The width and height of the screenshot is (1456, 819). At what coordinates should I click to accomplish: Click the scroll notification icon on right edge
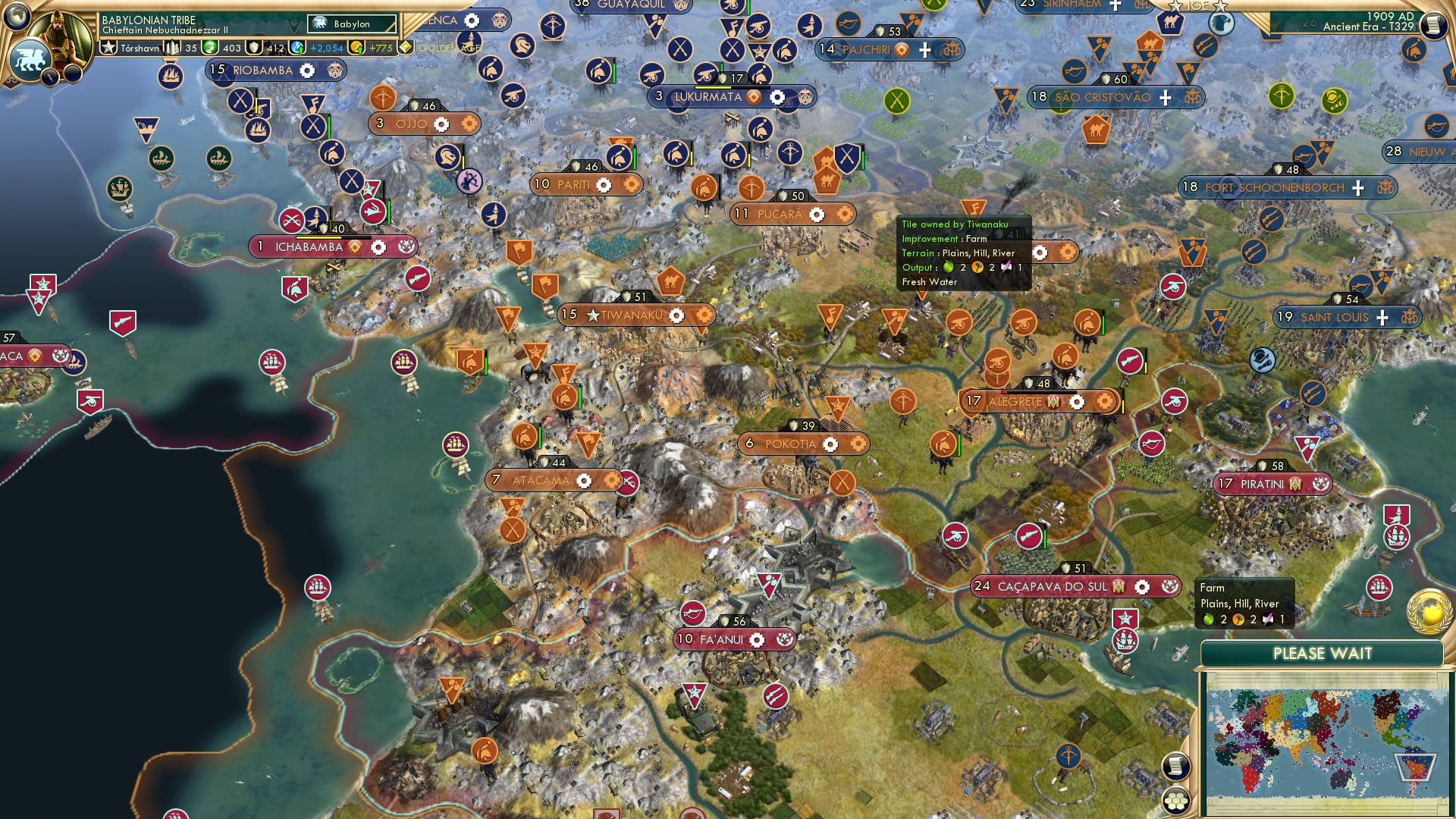[x=1176, y=767]
